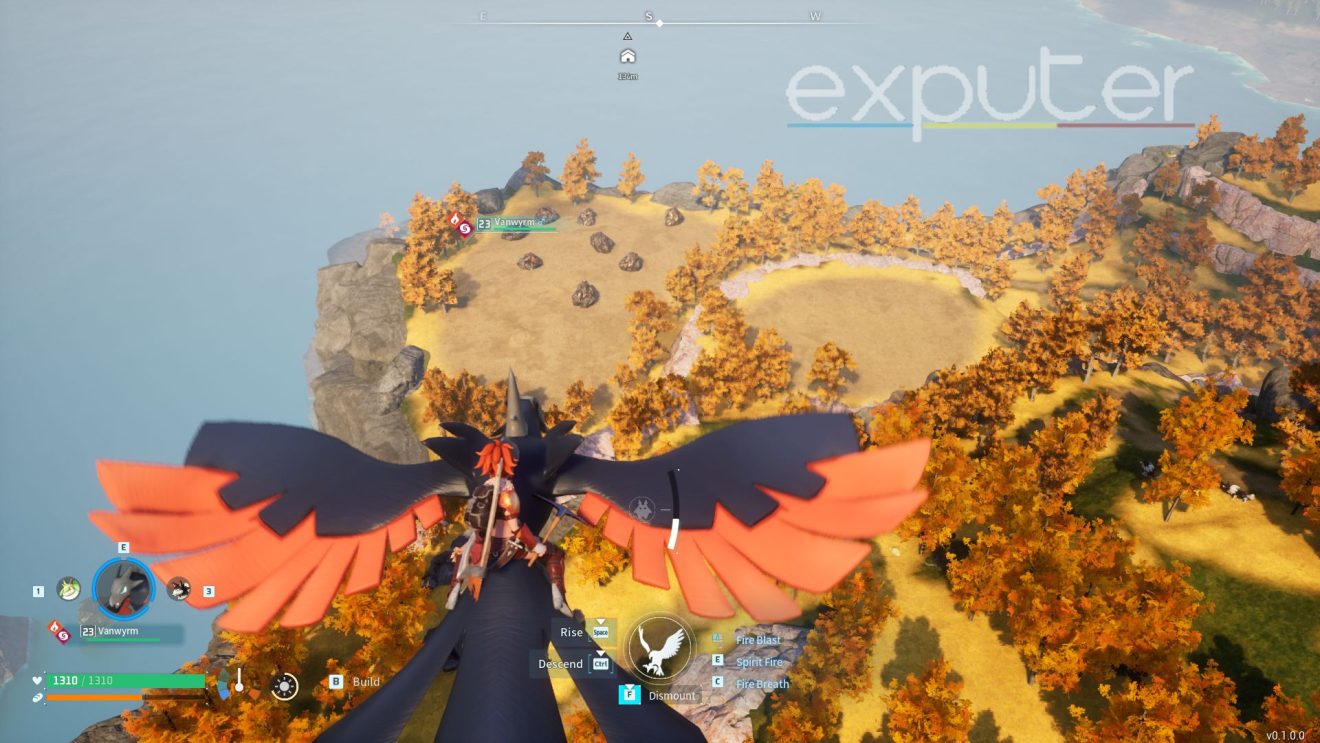This screenshot has width=1320, height=743.
Task: Click the fire element icon beside Vanwyrm
Action: click(x=54, y=628)
